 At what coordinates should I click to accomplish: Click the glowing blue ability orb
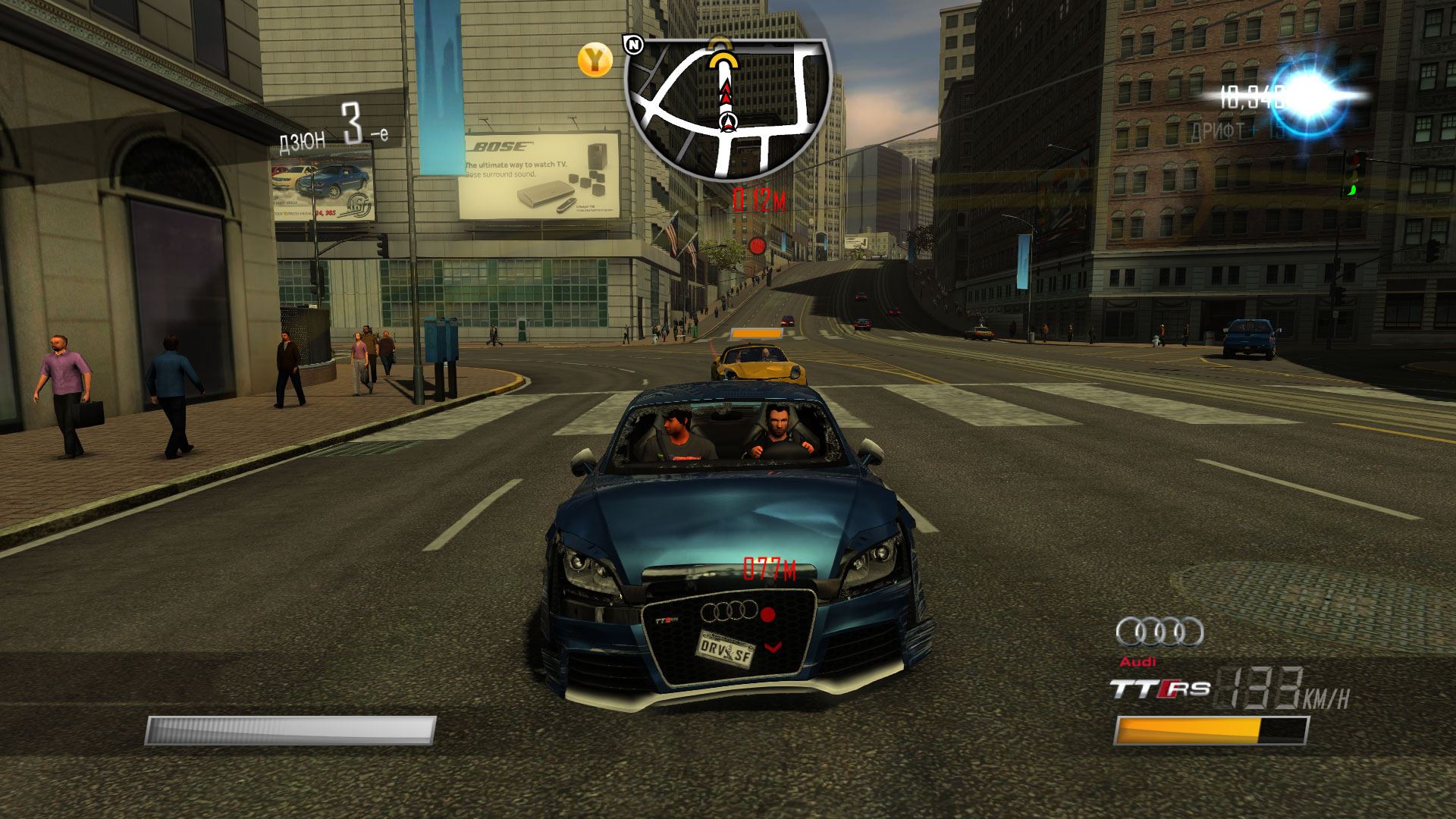(x=1310, y=99)
